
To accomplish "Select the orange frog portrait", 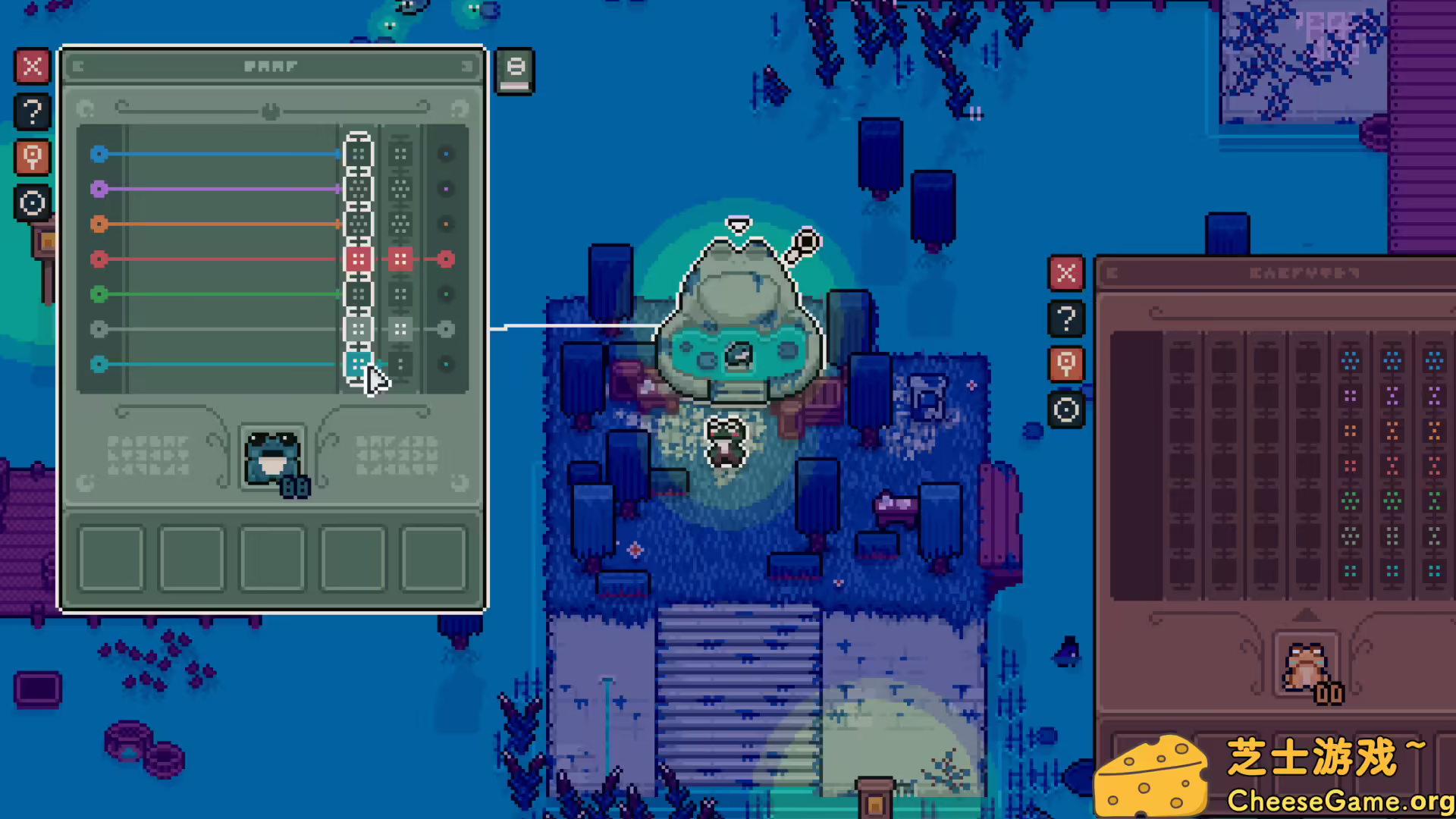I will [1305, 666].
